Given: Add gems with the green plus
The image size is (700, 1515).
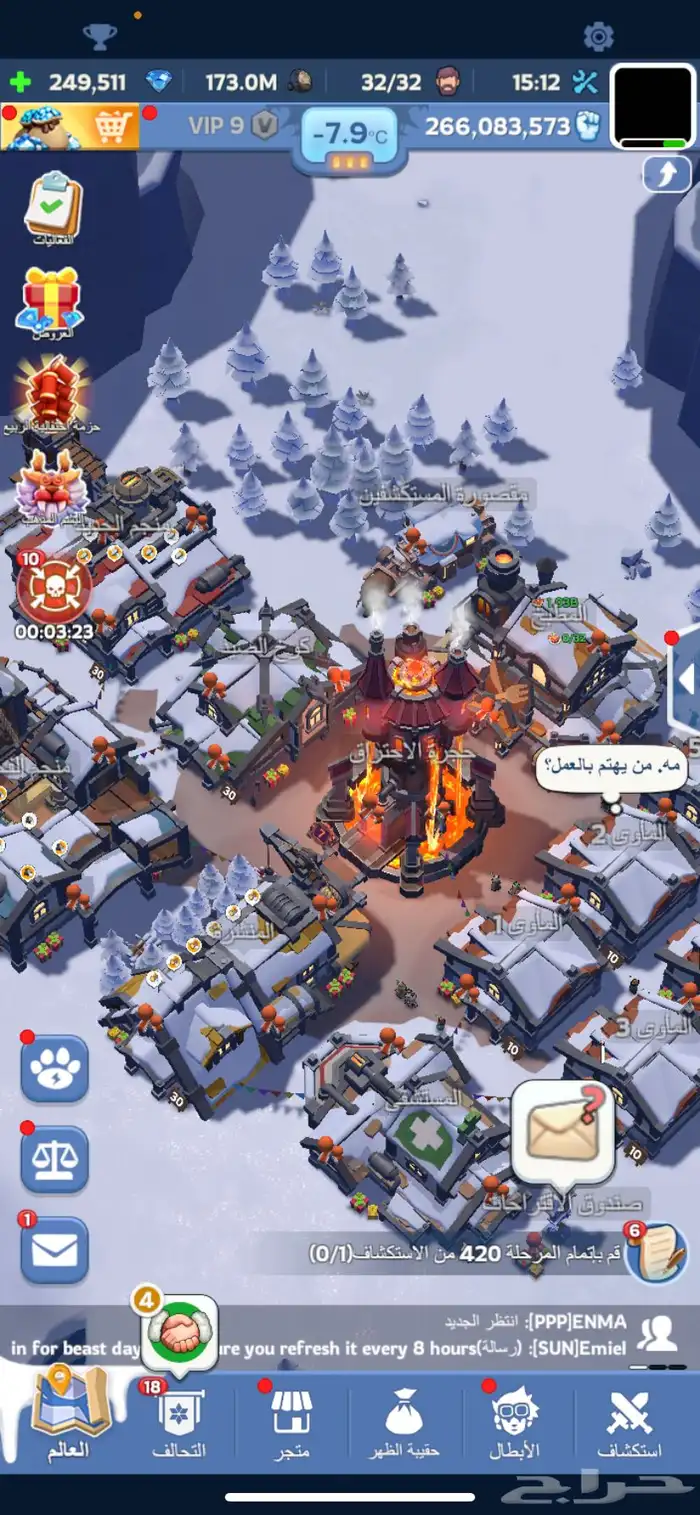Looking at the screenshot, I should [x=21, y=83].
